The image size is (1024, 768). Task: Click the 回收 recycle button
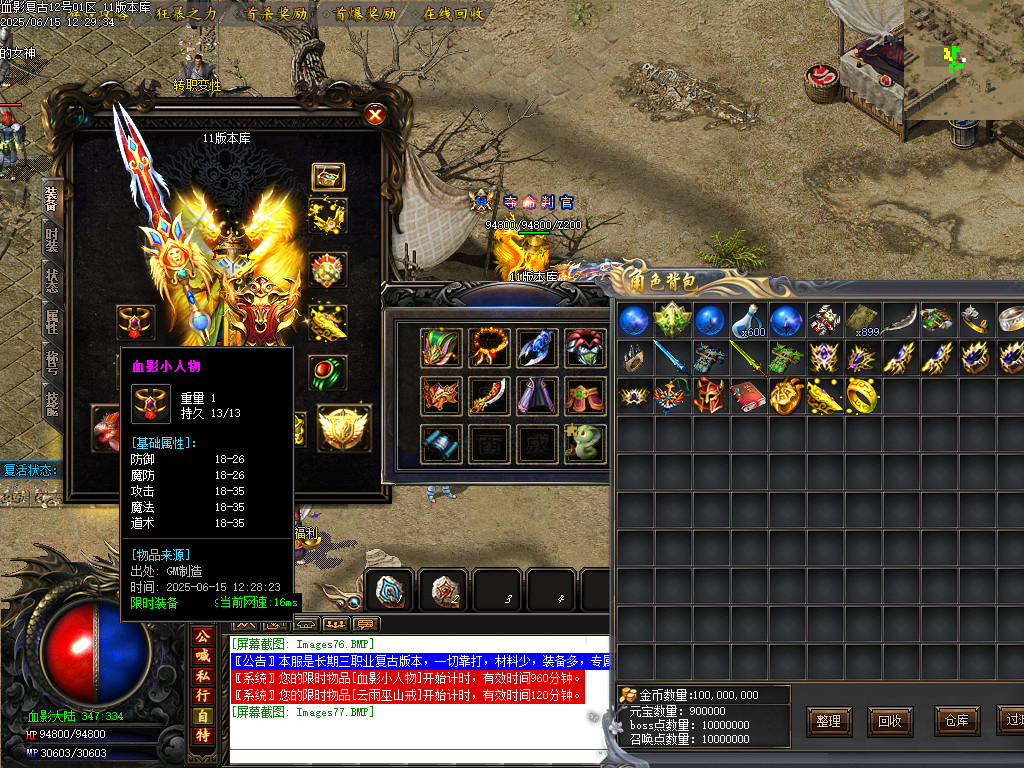tap(890, 721)
